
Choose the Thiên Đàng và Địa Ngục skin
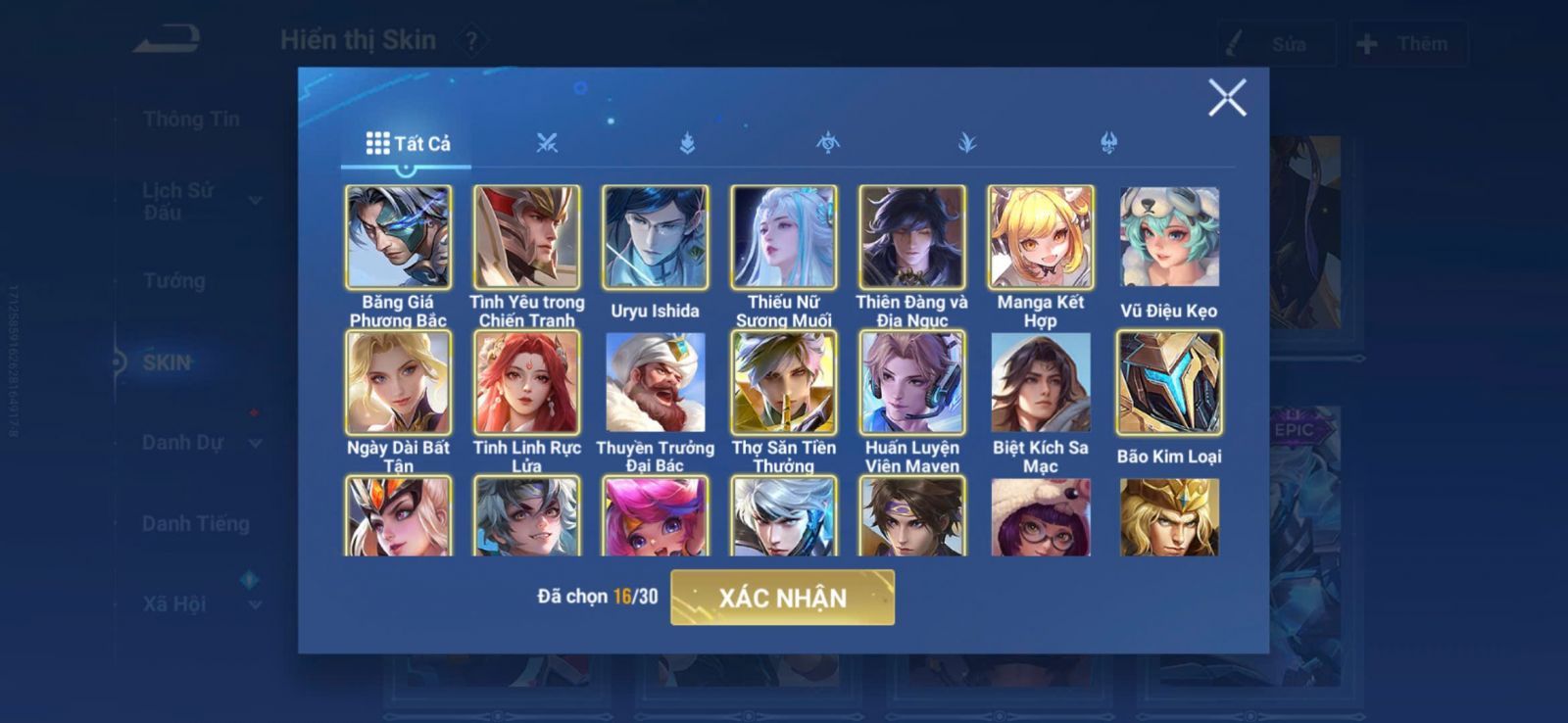911,237
